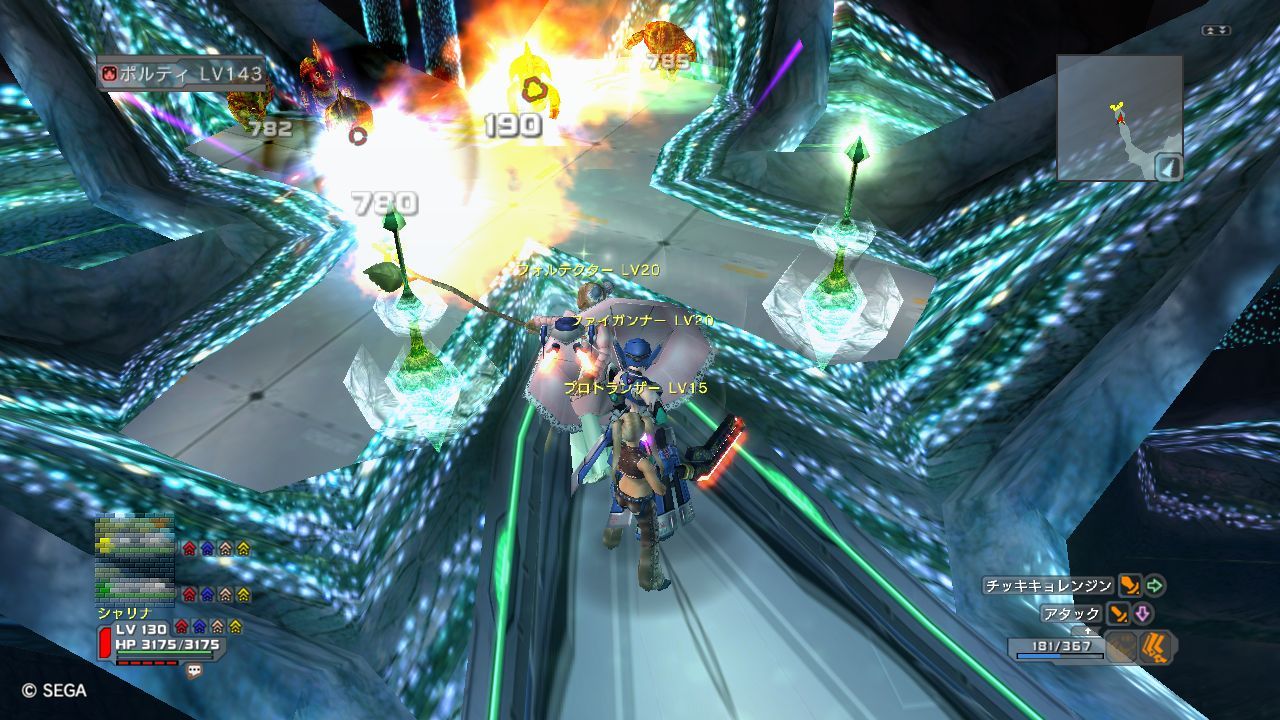Select the アタック attack action icon
The height and width of the screenshot is (720, 1280).
pos(1119,614)
